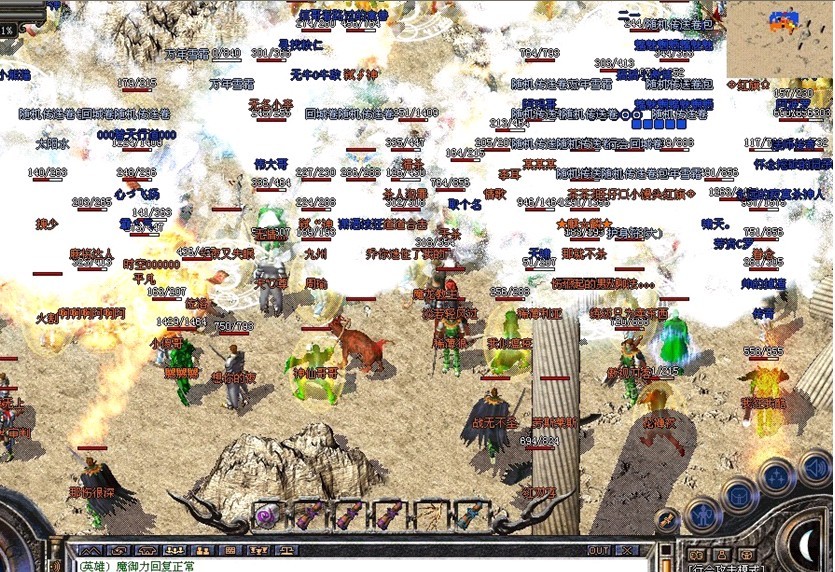Use the purple swirl scroll in the belt
This screenshot has height=572, width=835.
[267, 515]
